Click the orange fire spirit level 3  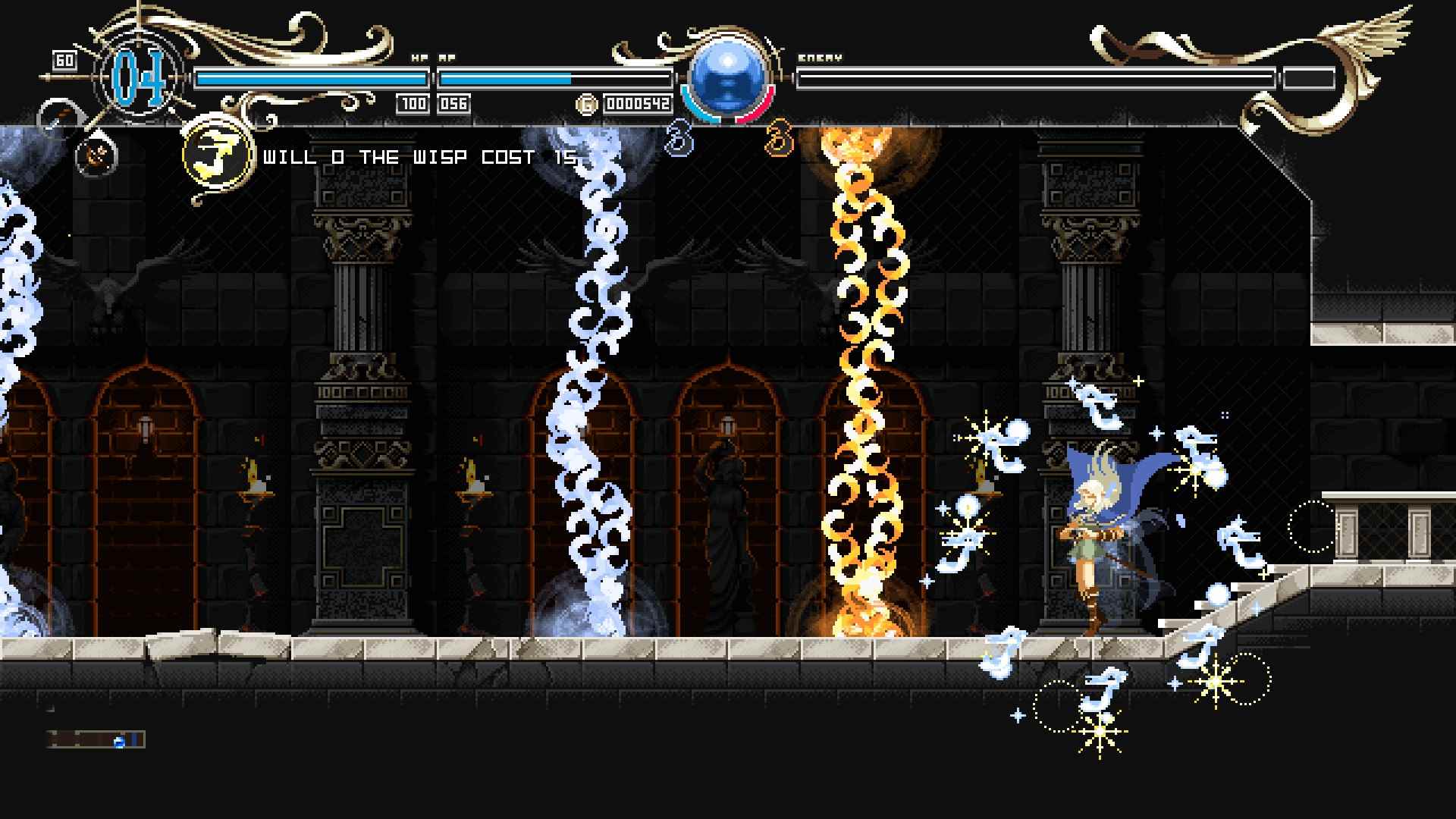(x=779, y=140)
